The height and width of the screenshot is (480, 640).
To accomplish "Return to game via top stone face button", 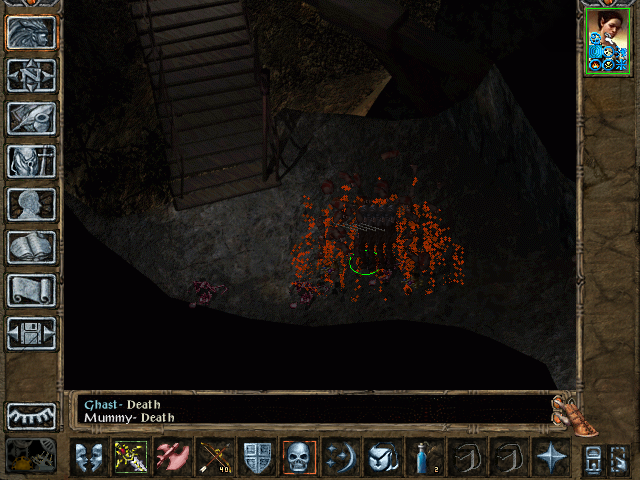I will (31, 32).
